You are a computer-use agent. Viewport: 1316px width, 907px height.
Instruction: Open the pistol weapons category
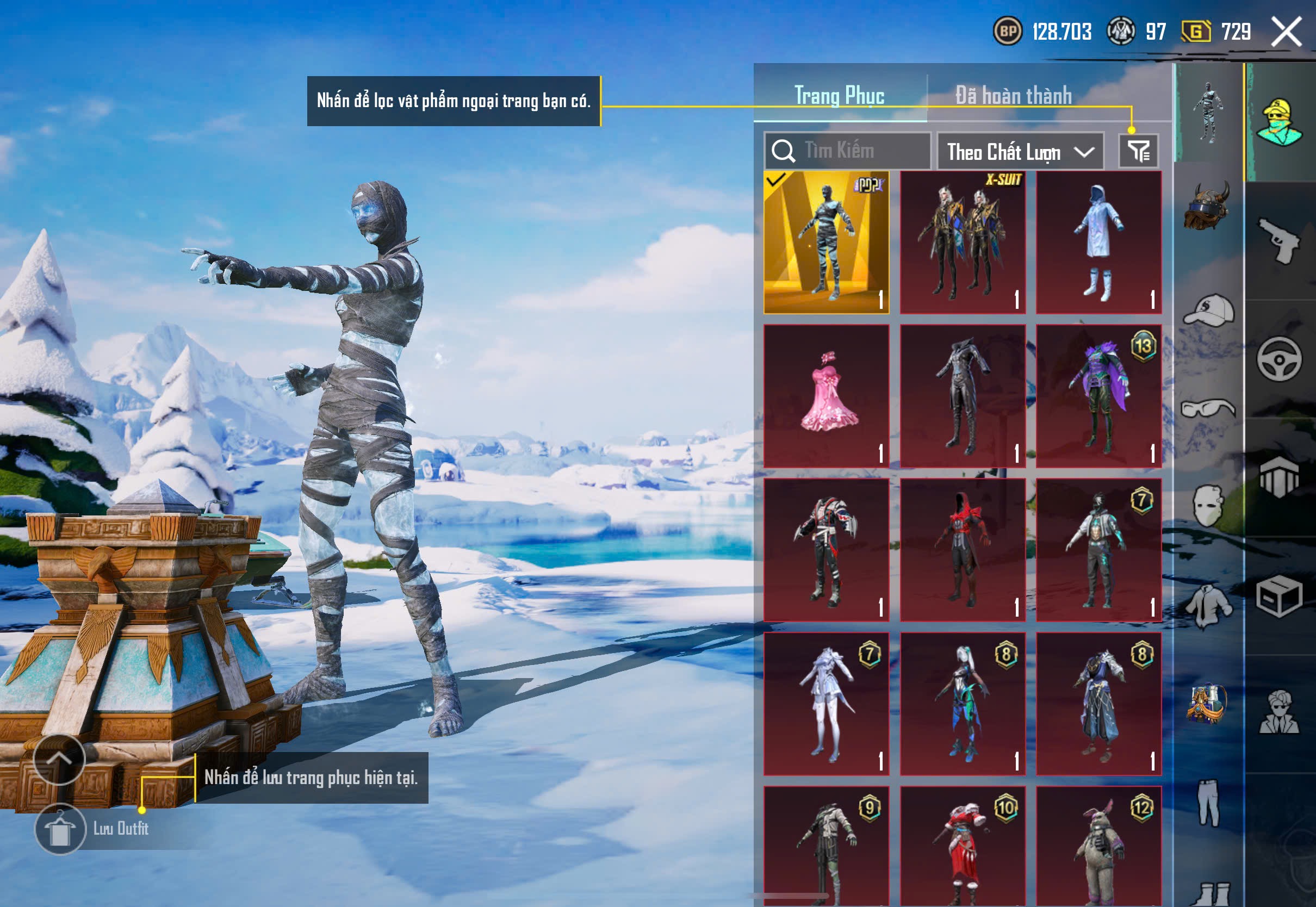(x=1279, y=241)
